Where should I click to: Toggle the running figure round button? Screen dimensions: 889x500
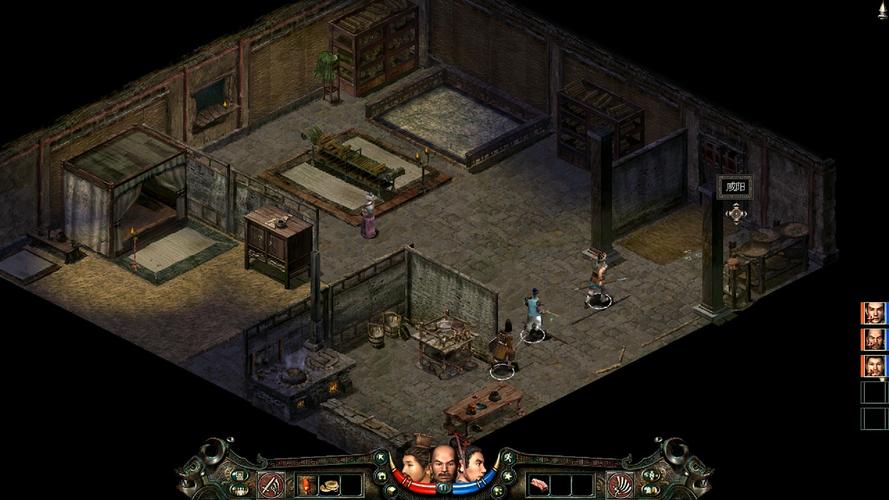click(x=508, y=457)
